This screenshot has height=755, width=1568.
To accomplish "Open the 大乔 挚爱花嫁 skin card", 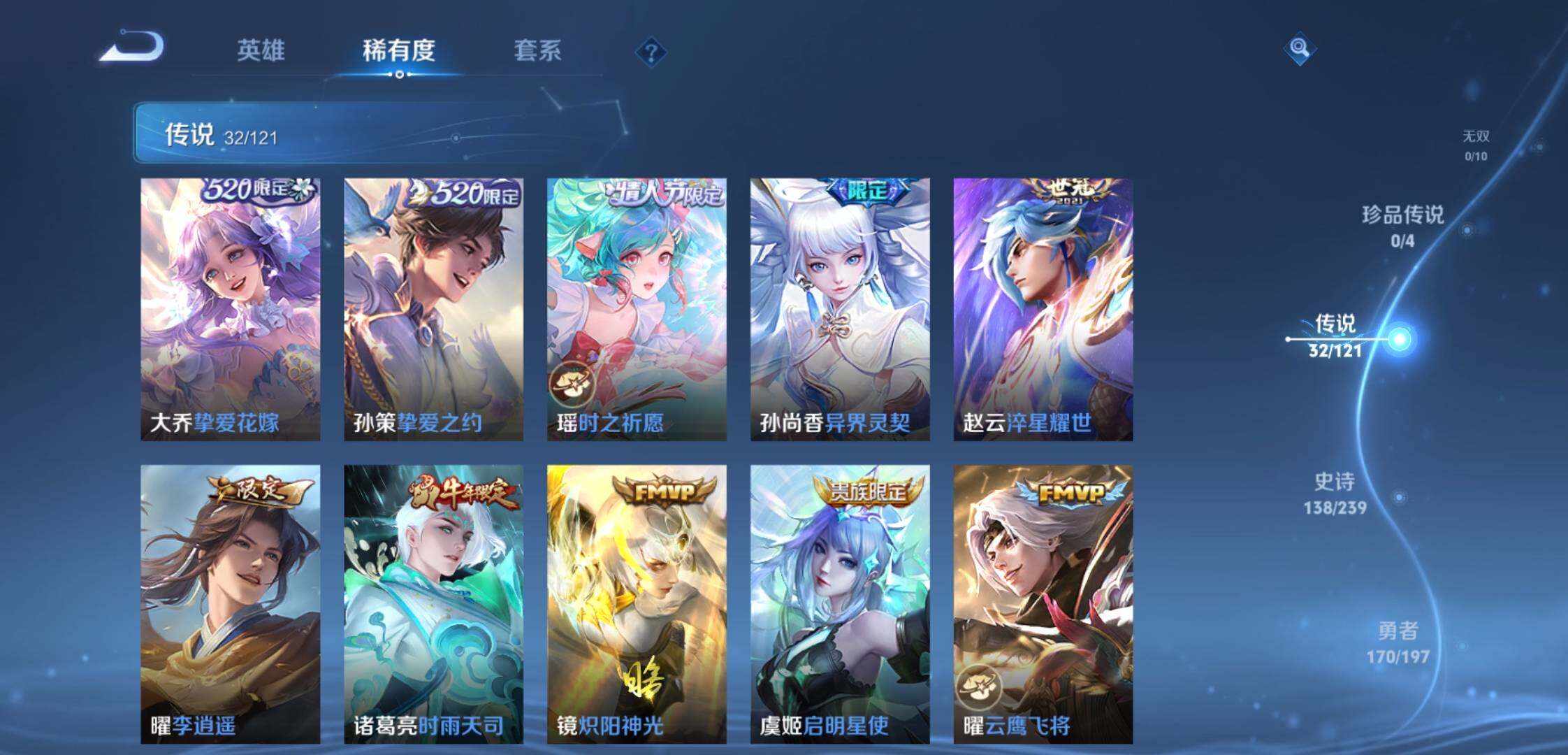I will tap(231, 309).
